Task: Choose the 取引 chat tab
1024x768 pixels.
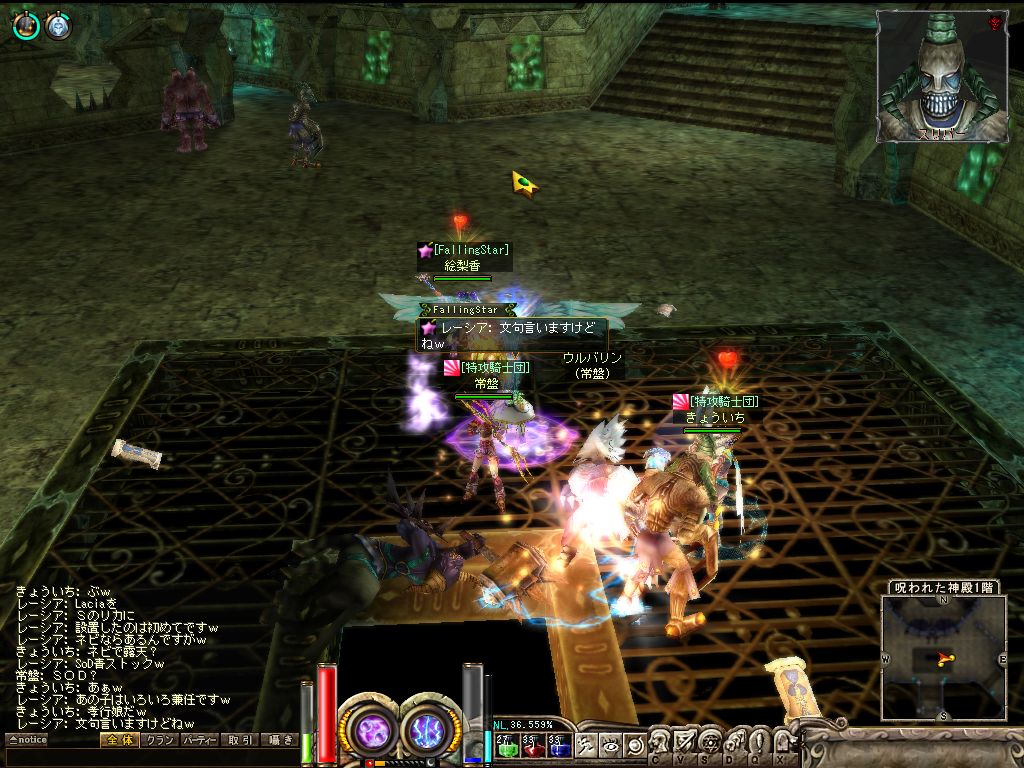Action: point(238,740)
